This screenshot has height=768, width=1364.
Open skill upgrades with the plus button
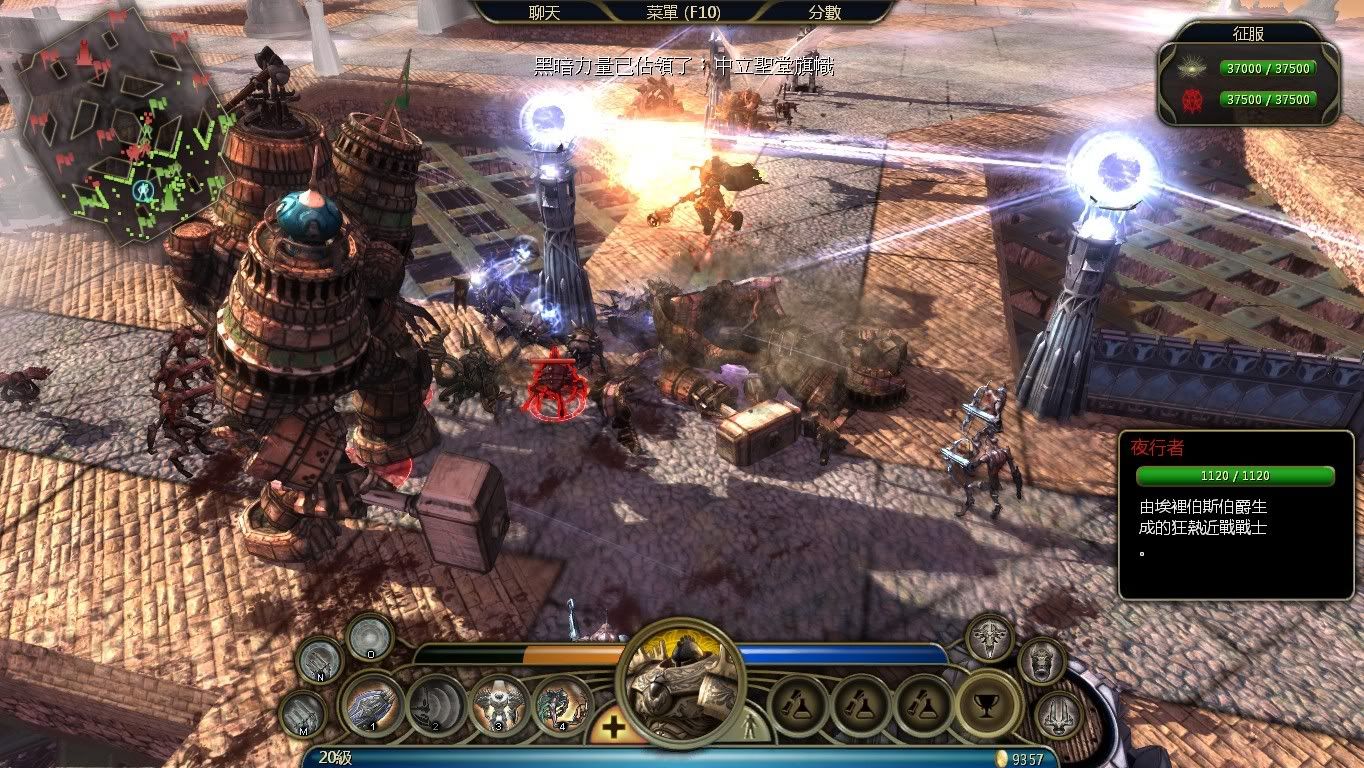(x=613, y=727)
